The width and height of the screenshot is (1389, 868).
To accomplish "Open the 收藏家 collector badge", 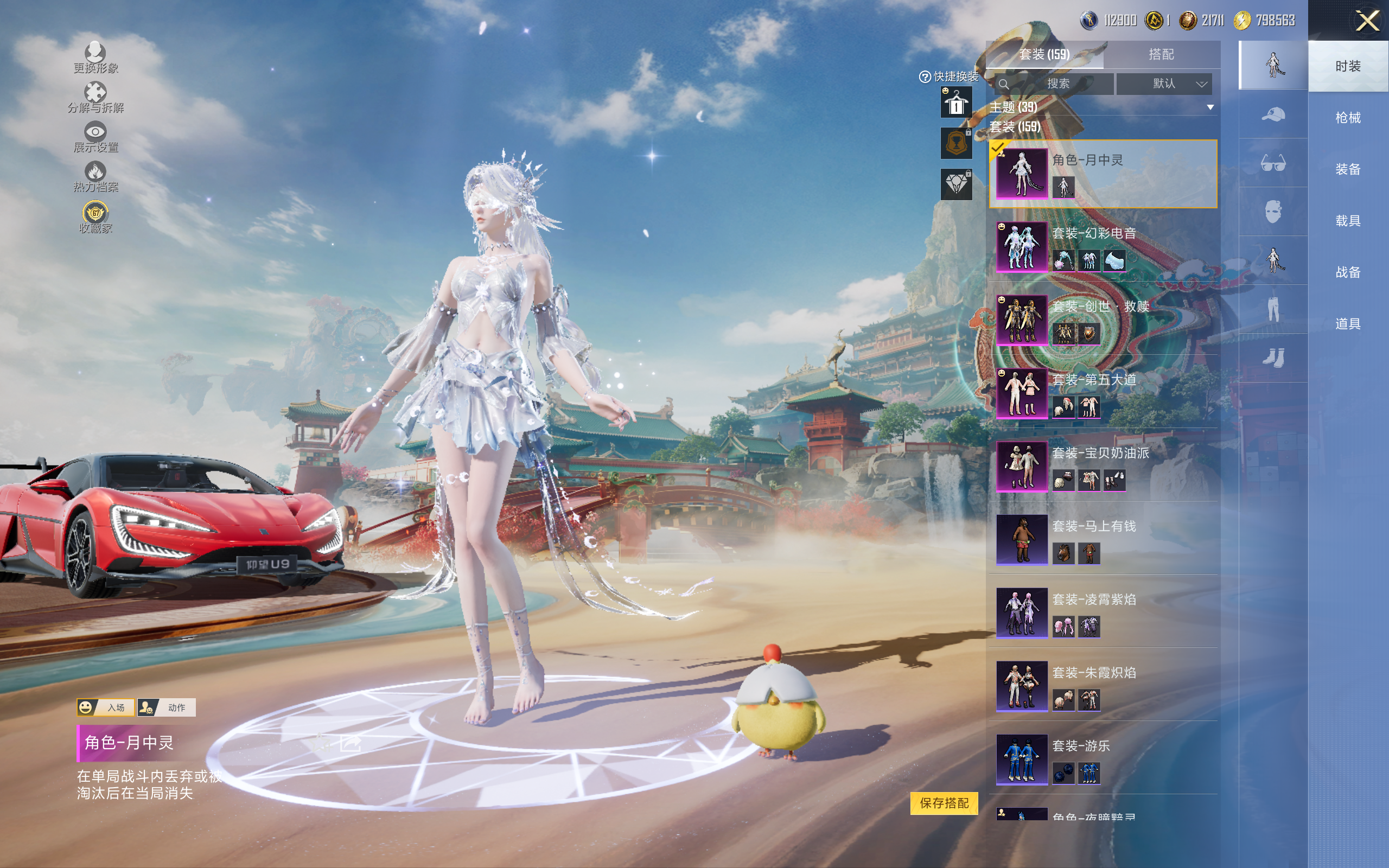I will pos(95,217).
